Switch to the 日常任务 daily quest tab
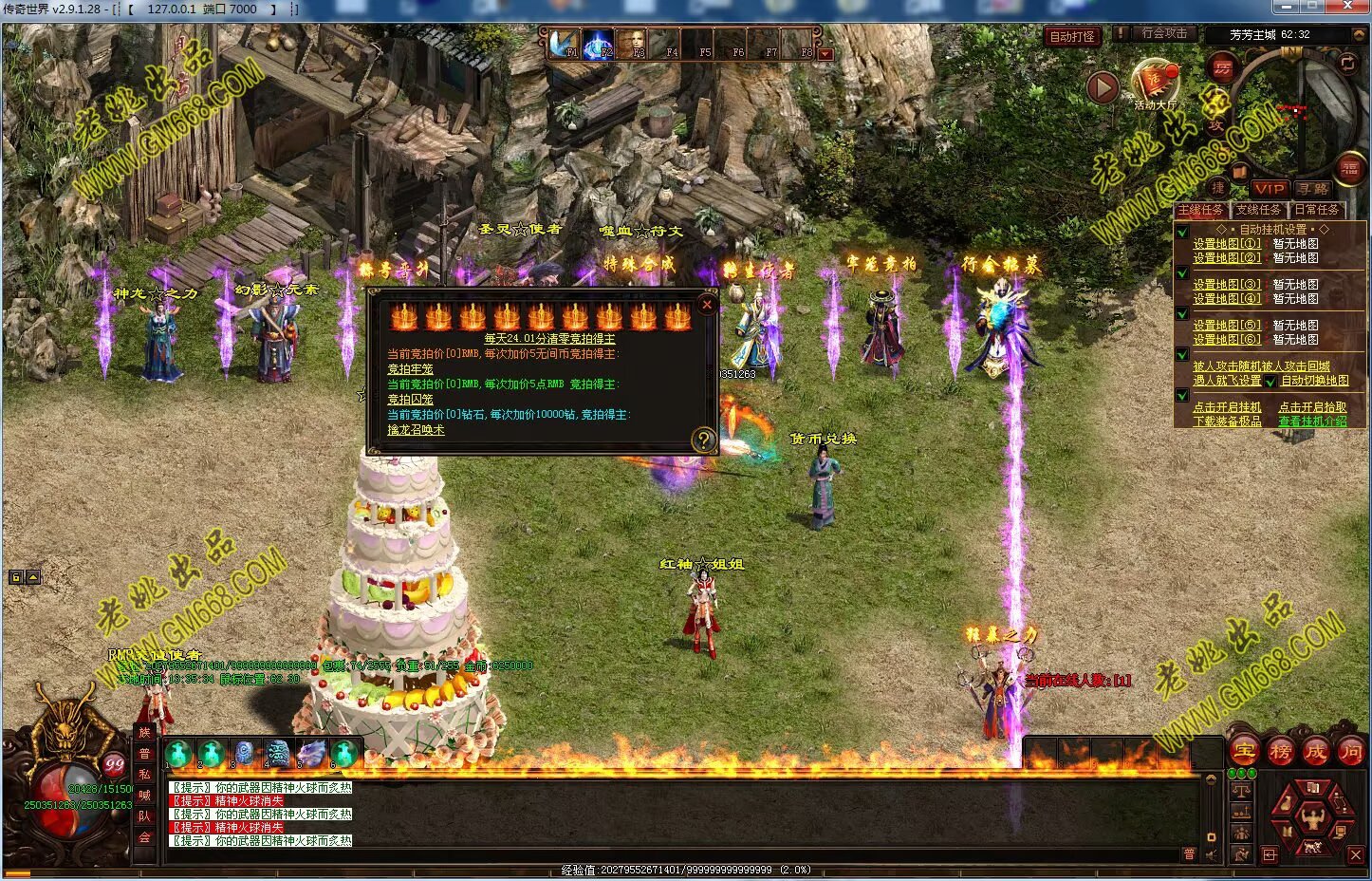 coord(1317,210)
